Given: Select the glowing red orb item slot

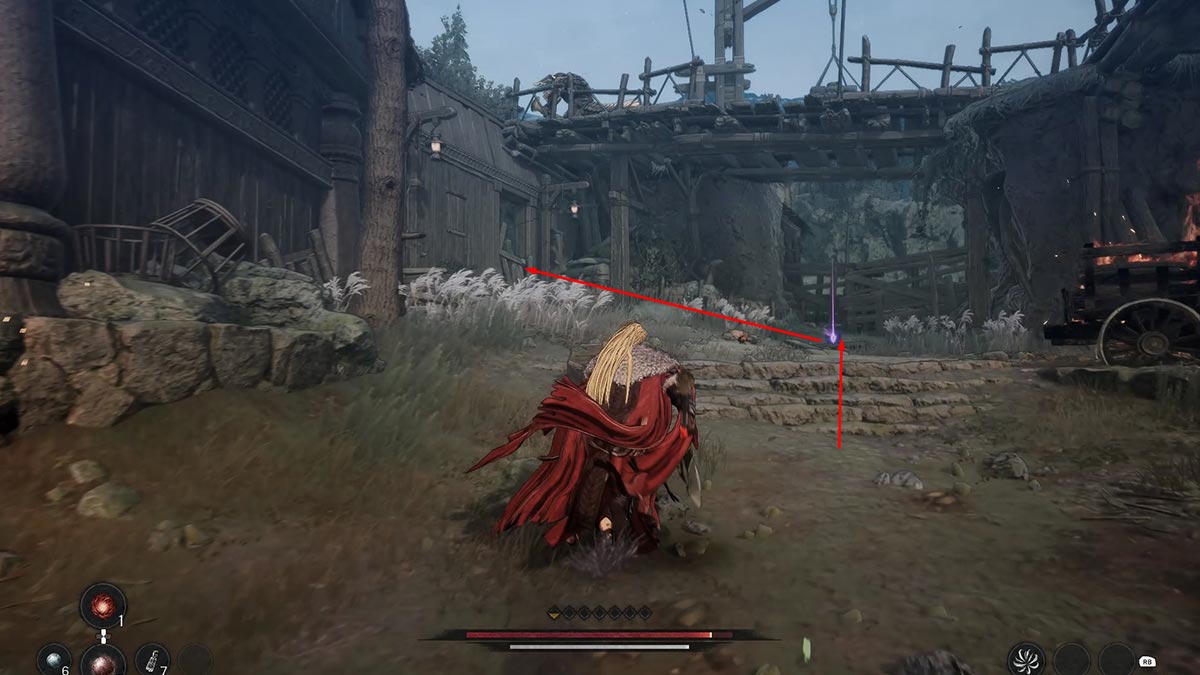Looking at the screenshot, I should pos(103,606).
